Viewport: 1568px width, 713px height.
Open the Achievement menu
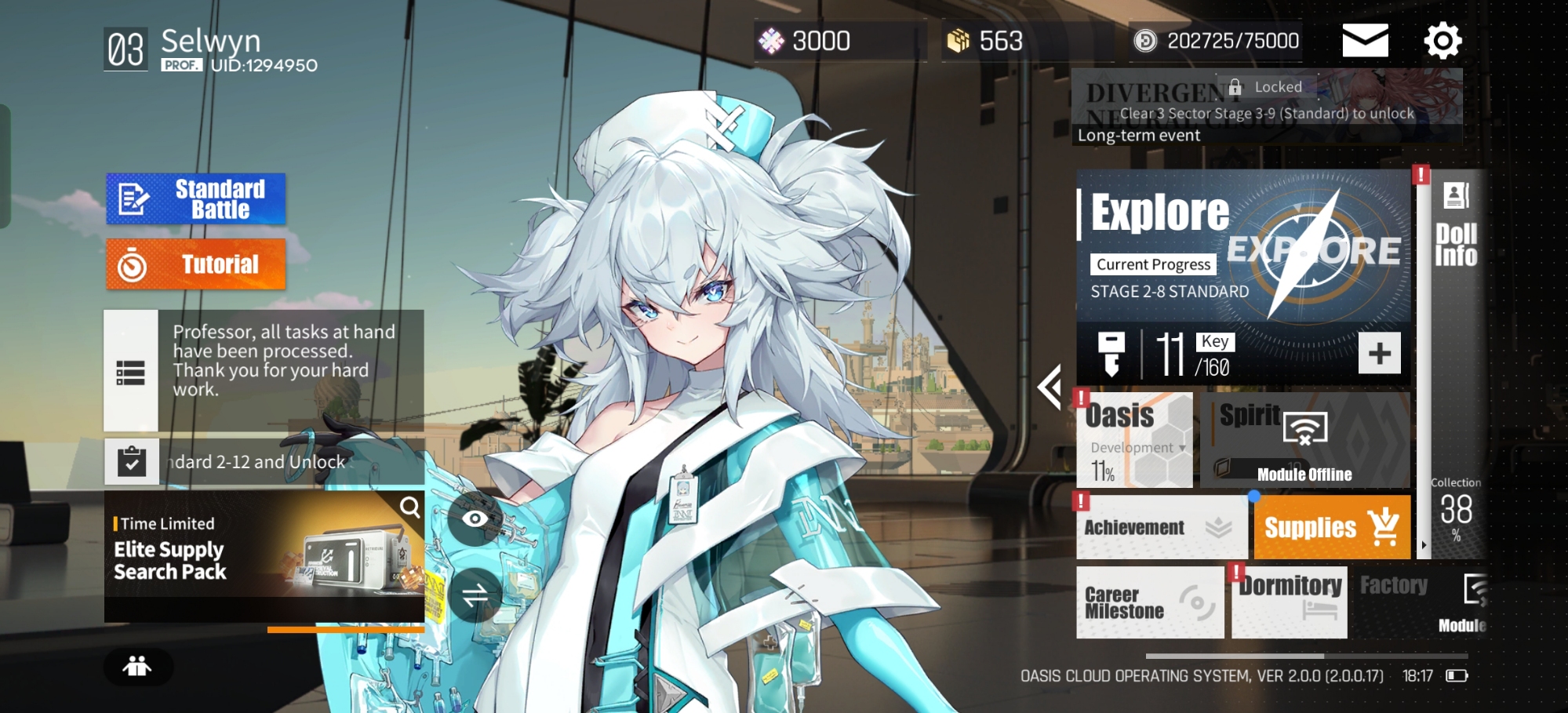click(1161, 527)
